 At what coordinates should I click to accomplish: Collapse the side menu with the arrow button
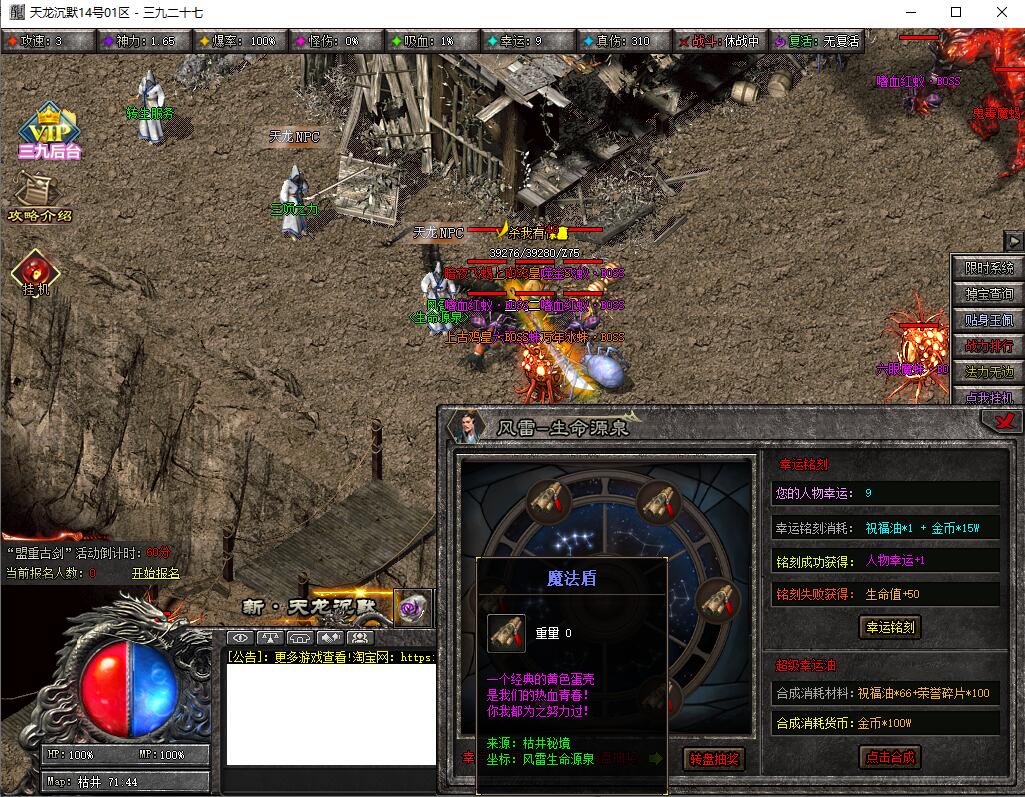tap(1013, 241)
